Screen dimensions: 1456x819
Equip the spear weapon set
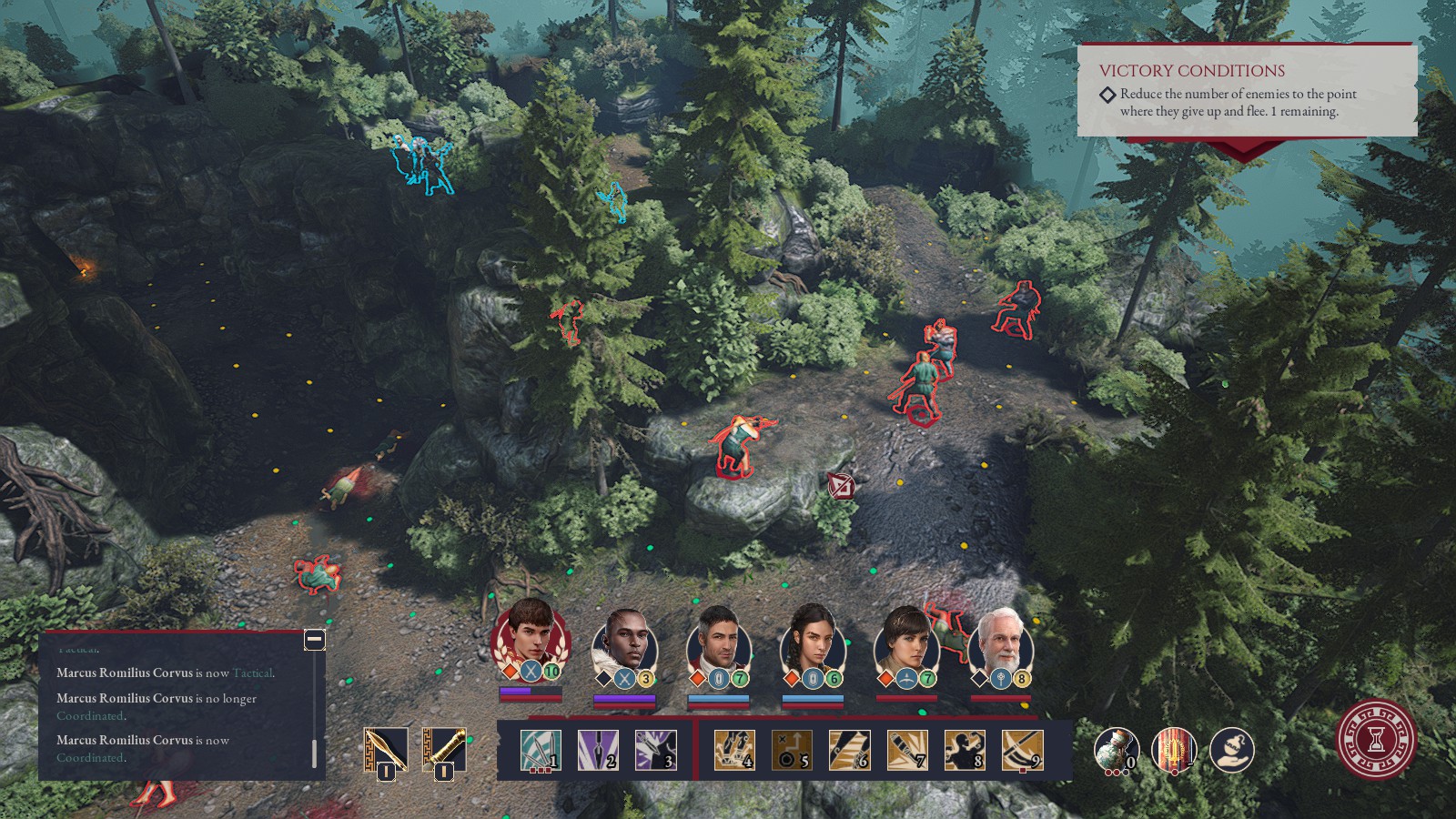[386, 751]
